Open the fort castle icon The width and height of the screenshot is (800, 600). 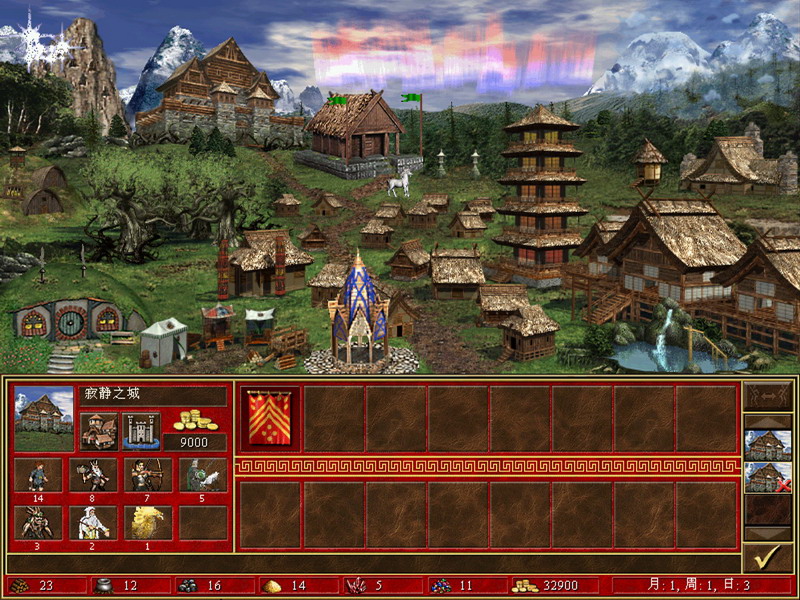click(140, 431)
